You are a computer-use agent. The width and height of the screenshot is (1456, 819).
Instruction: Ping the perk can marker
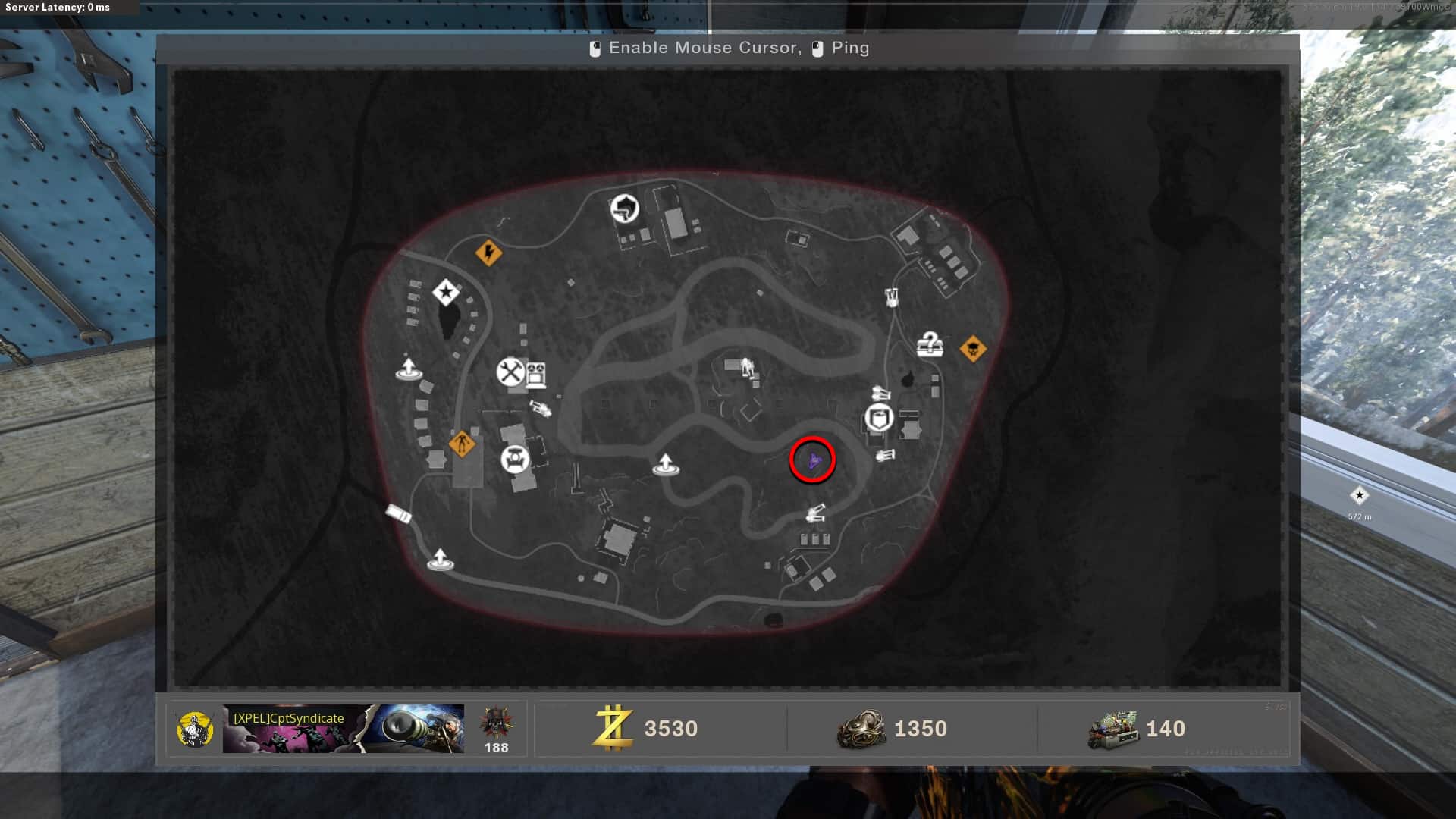pyautogui.click(x=879, y=418)
